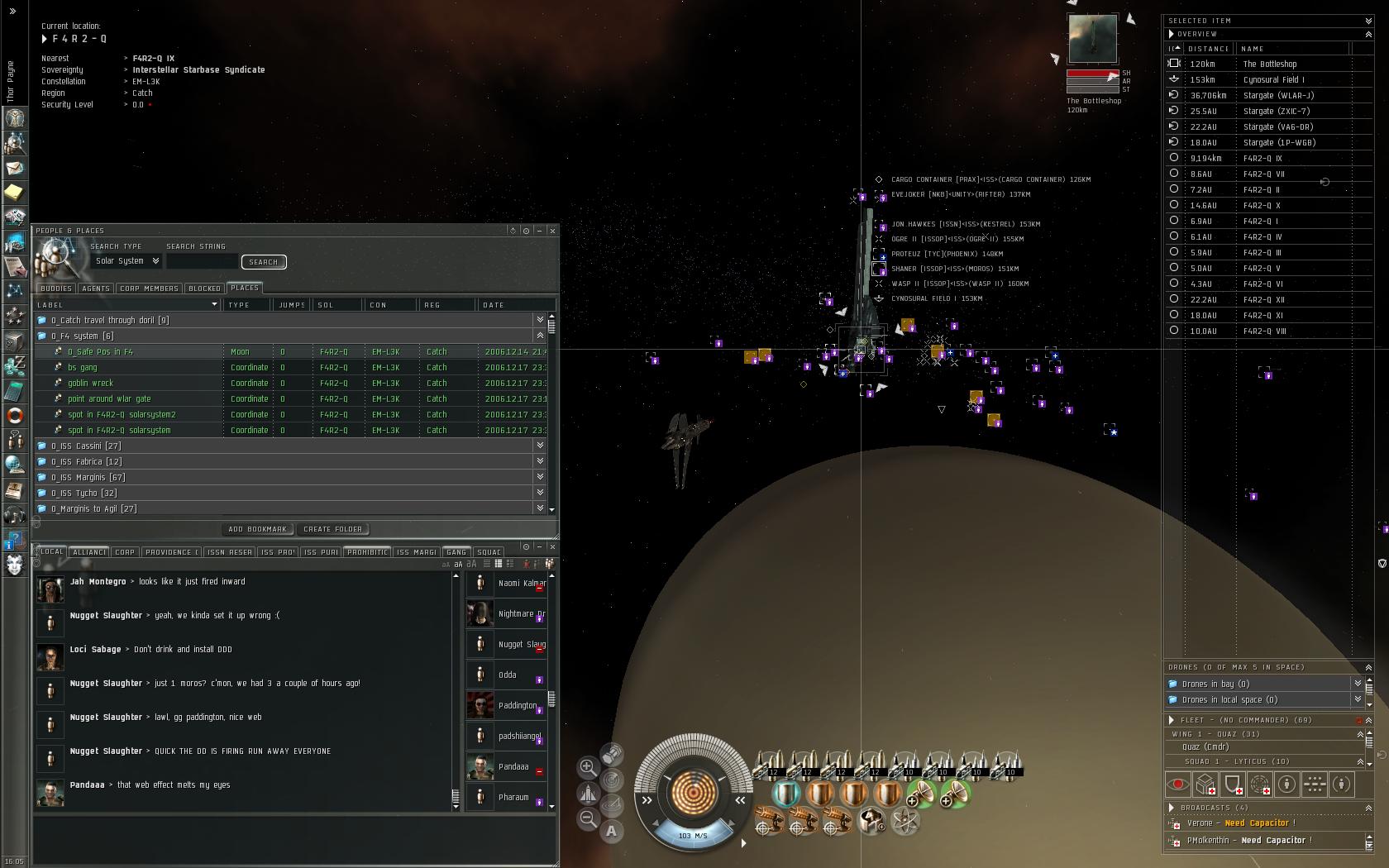Image resolution: width=1389 pixels, height=868 pixels.
Task: Open the Corp Members tab
Action: pyautogui.click(x=149, y=289)
